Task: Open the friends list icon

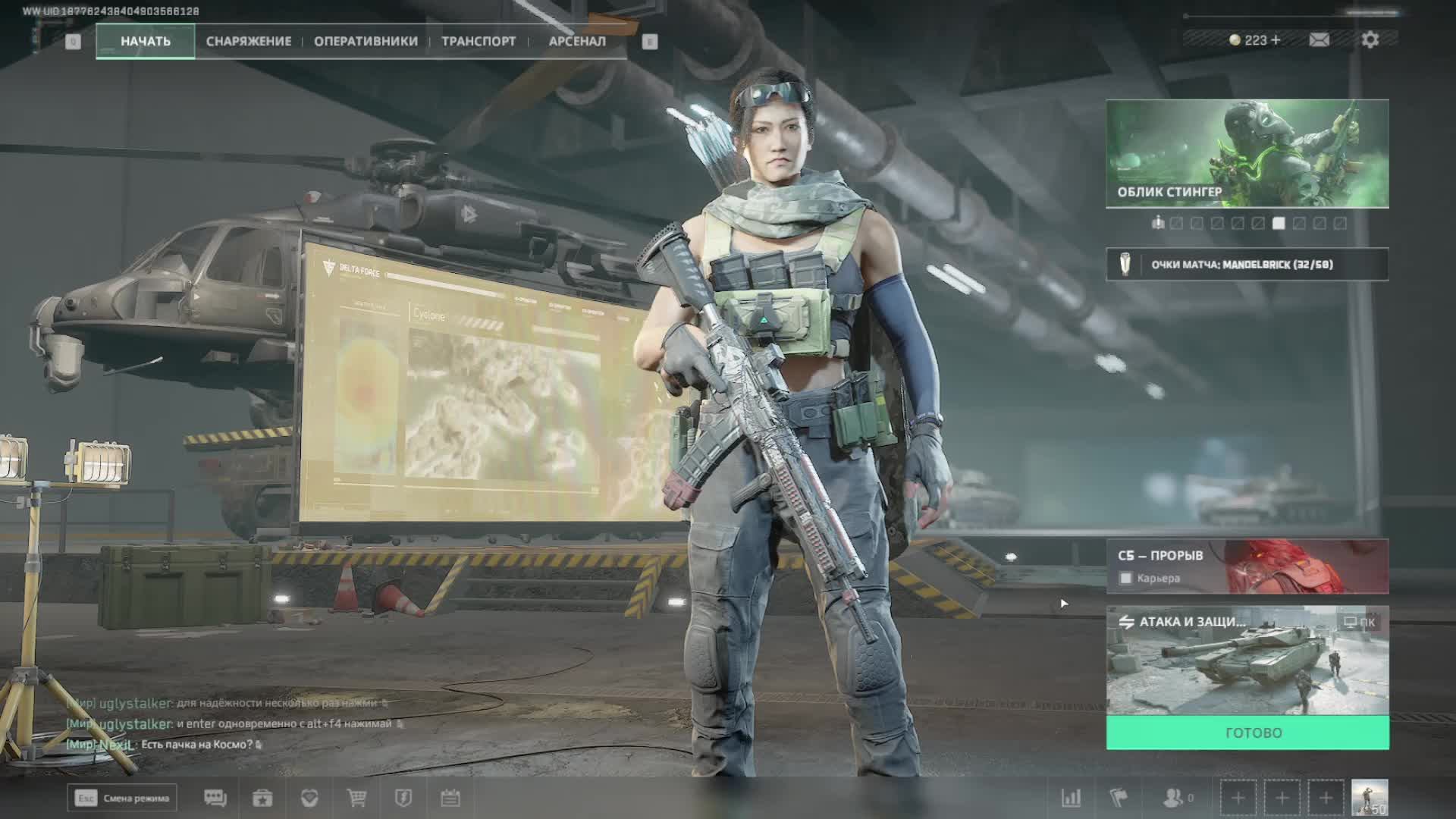Action: coord(1174,798)
